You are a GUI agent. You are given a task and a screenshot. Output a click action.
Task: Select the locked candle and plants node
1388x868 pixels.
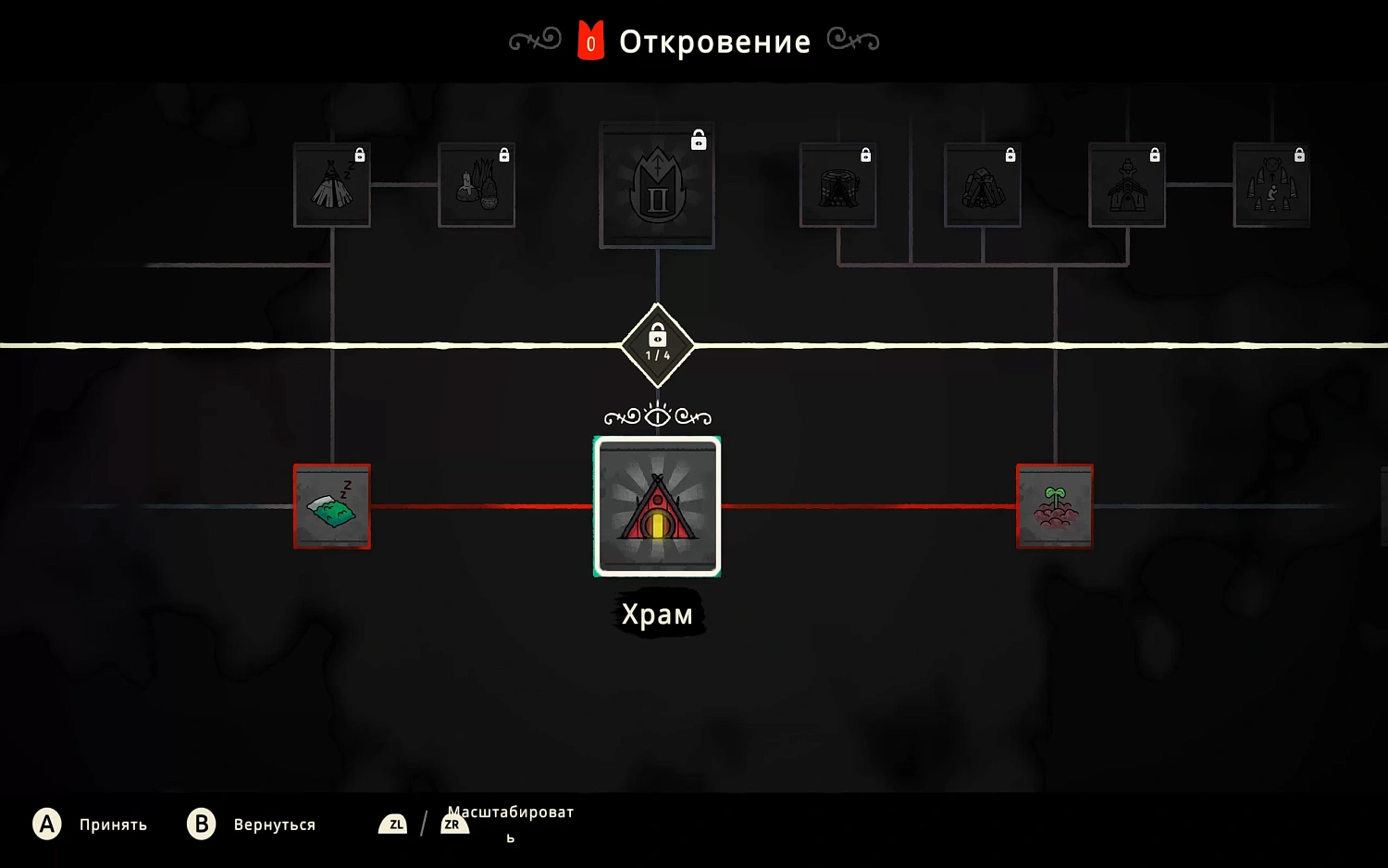click(477, 185)
